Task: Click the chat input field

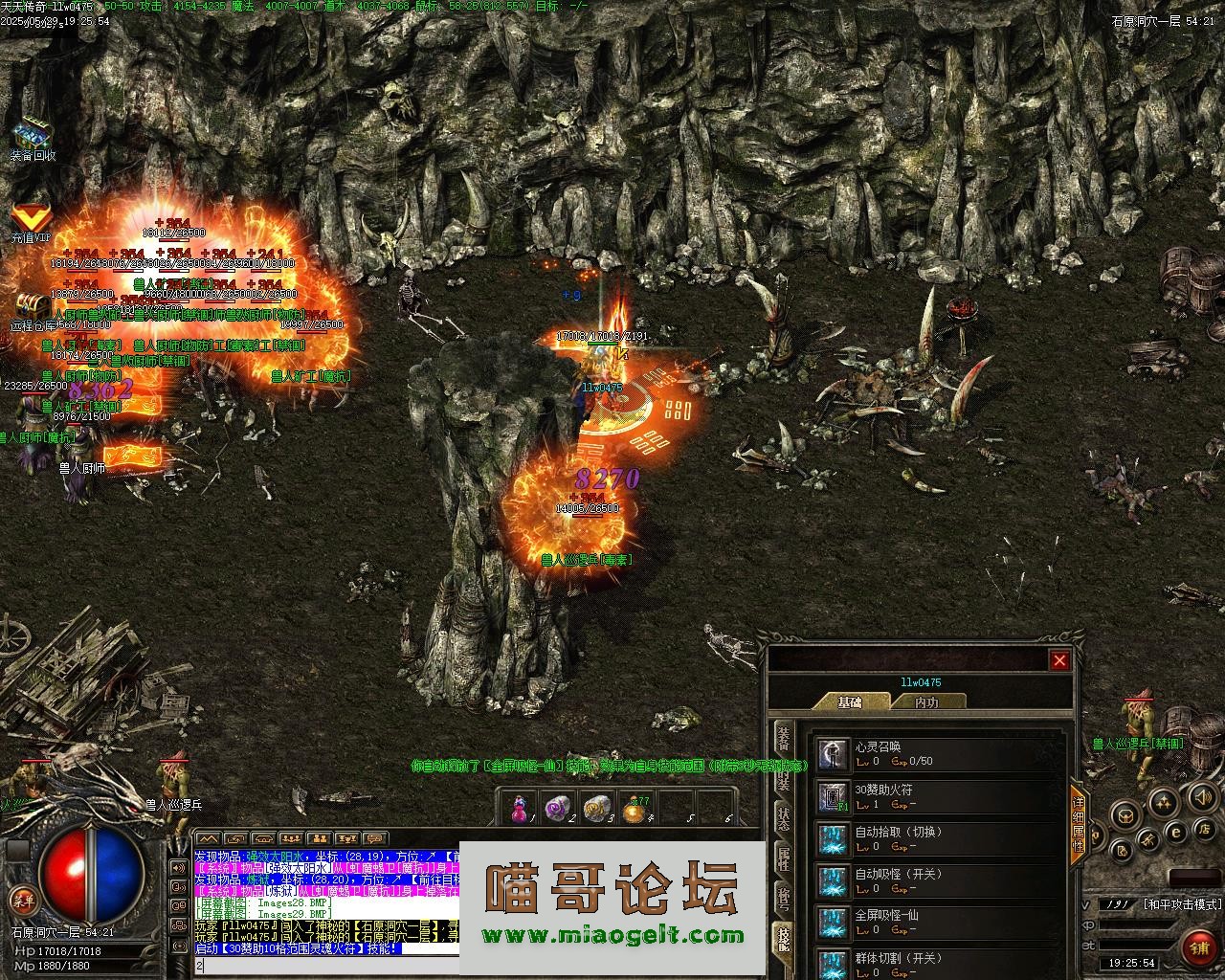Action: tap(325, 967)
